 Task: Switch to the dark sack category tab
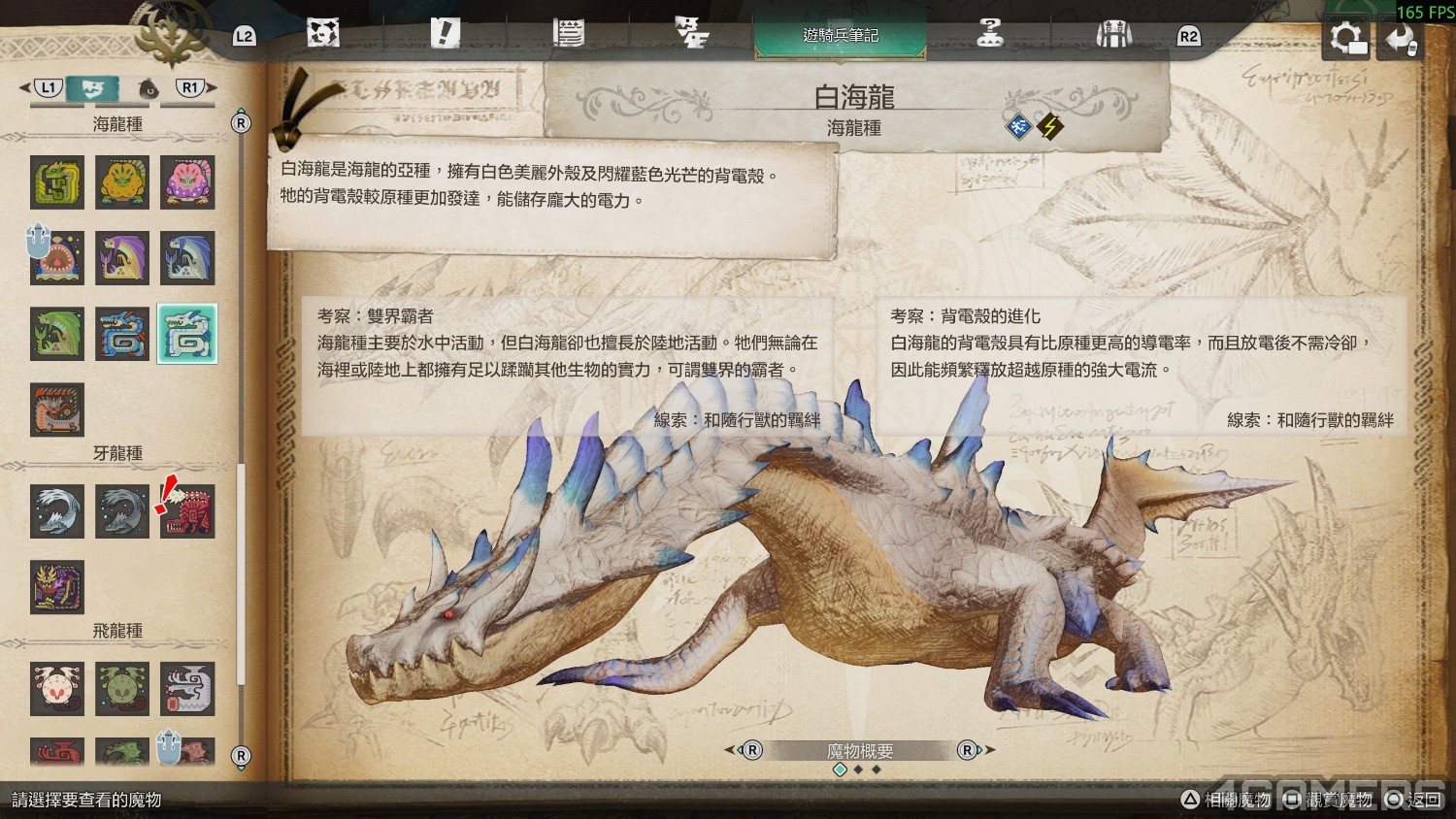pyautogui.click(x=149, y=89)
